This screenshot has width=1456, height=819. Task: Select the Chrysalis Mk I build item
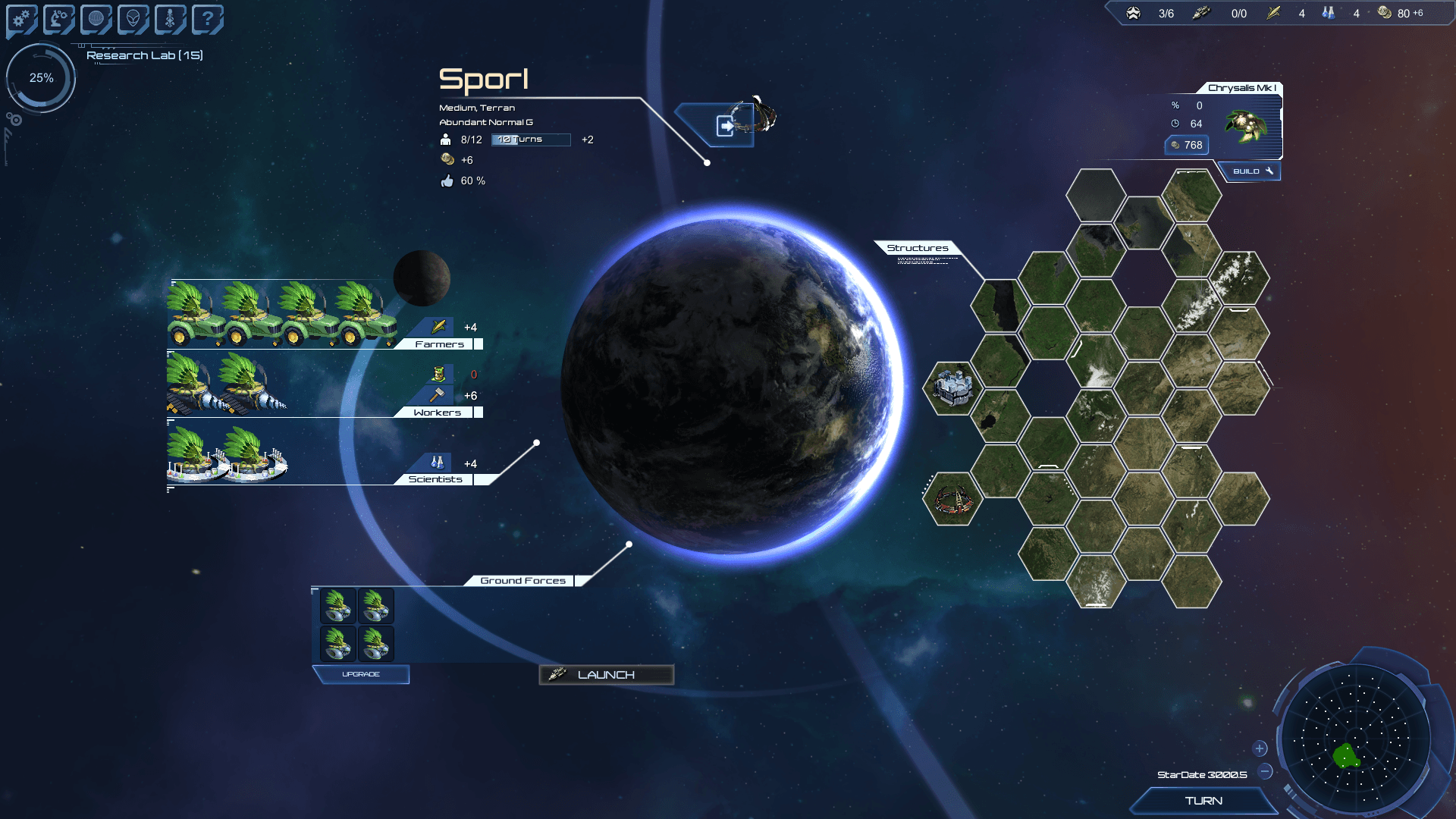(1246, 125)
